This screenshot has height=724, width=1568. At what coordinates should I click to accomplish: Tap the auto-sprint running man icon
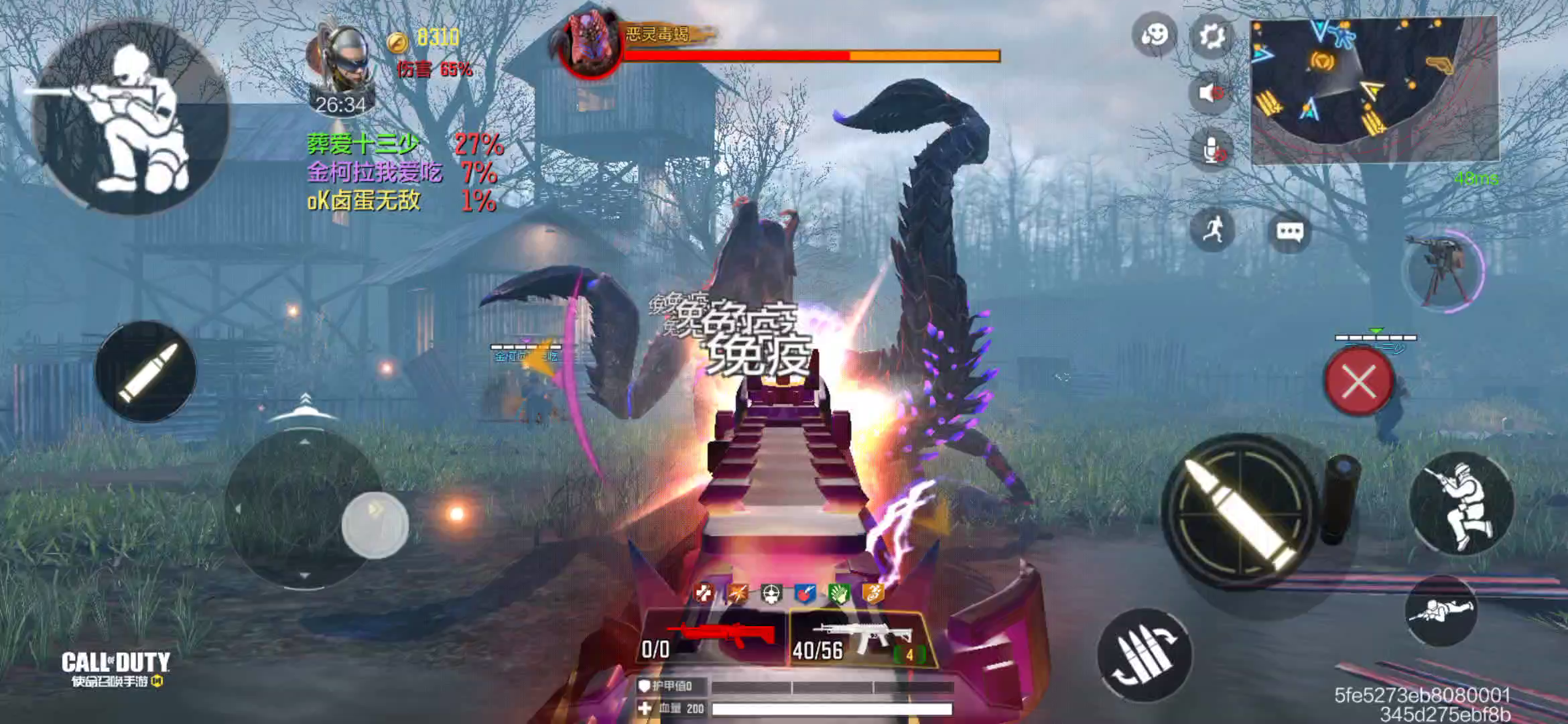(1213, 230)
